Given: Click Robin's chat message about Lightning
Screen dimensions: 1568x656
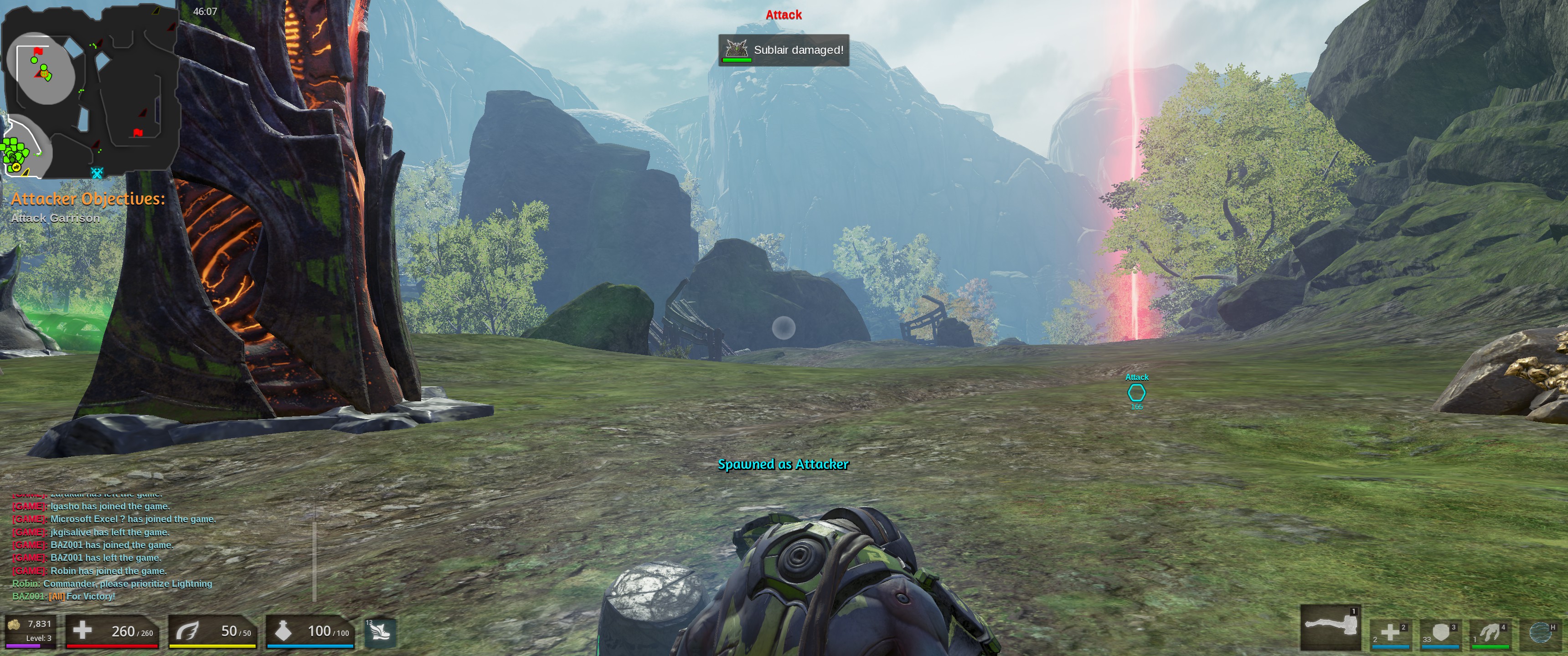Looking at the screenshot, I should pos(113,584).
